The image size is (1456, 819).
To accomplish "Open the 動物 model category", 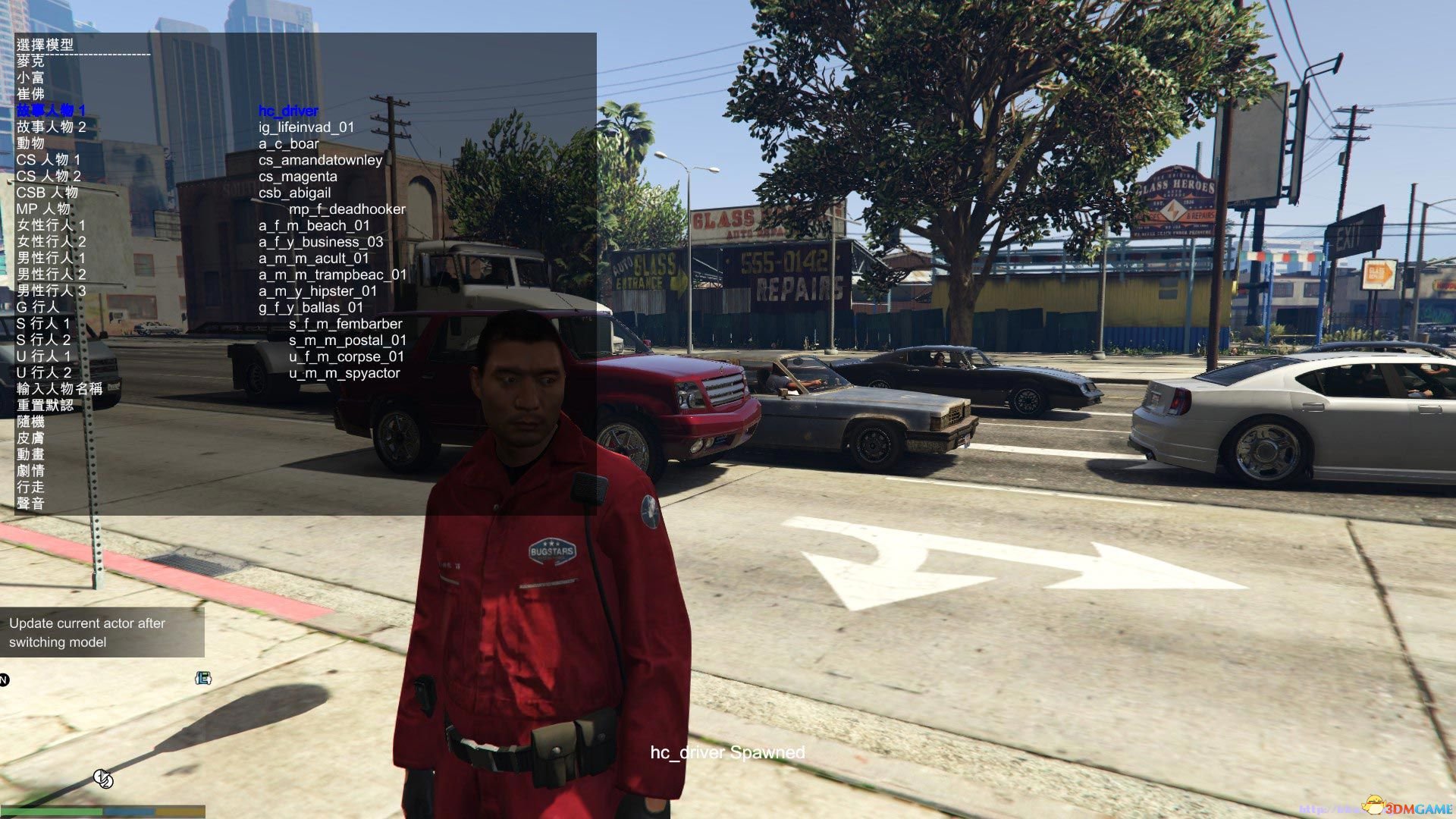I will 30,143.
